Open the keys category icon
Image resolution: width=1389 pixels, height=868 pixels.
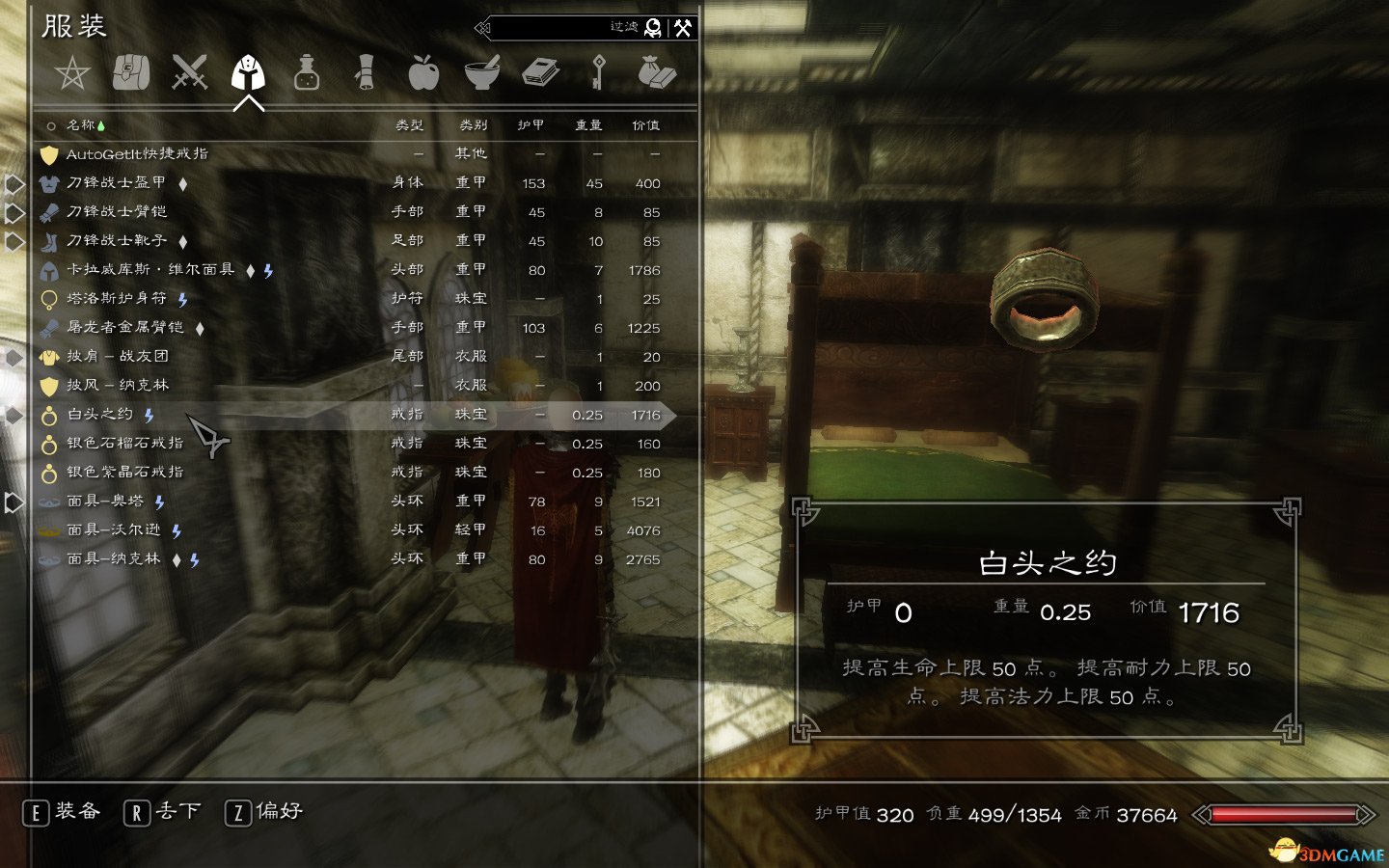tap(599, 71)
